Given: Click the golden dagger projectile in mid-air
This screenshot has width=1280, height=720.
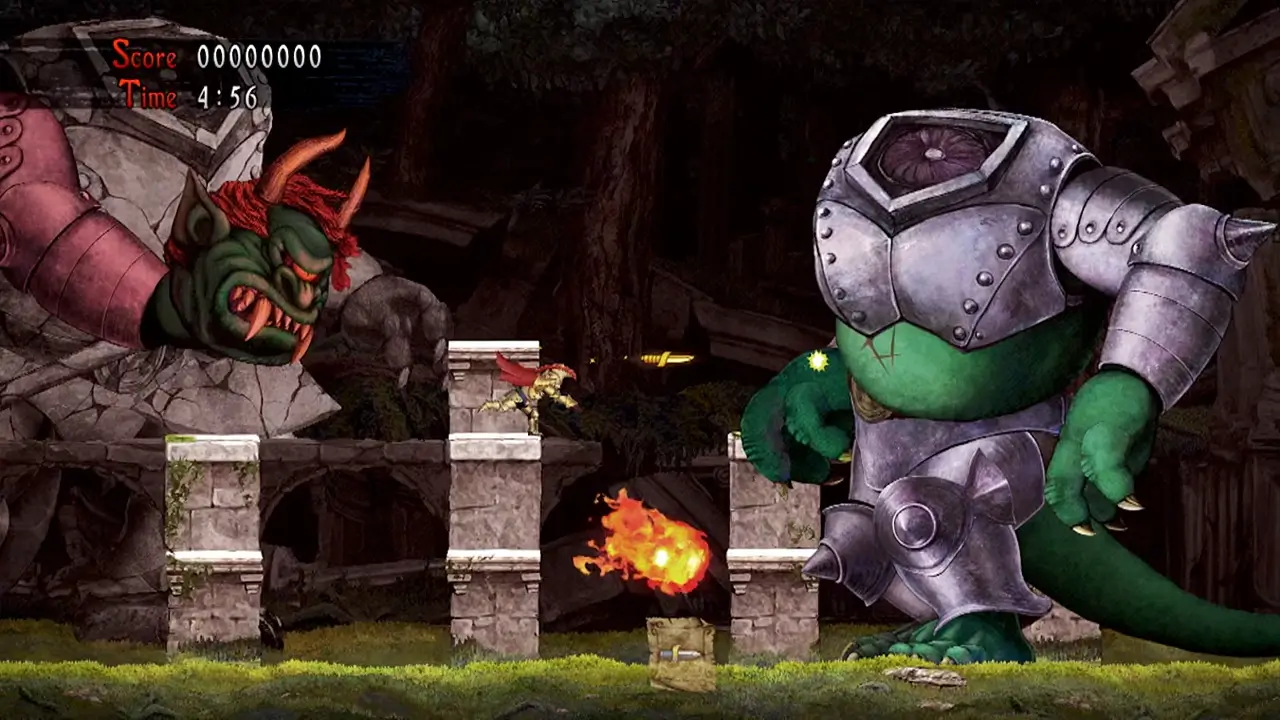Looking at the screenshot, I should tap(667, 357).
